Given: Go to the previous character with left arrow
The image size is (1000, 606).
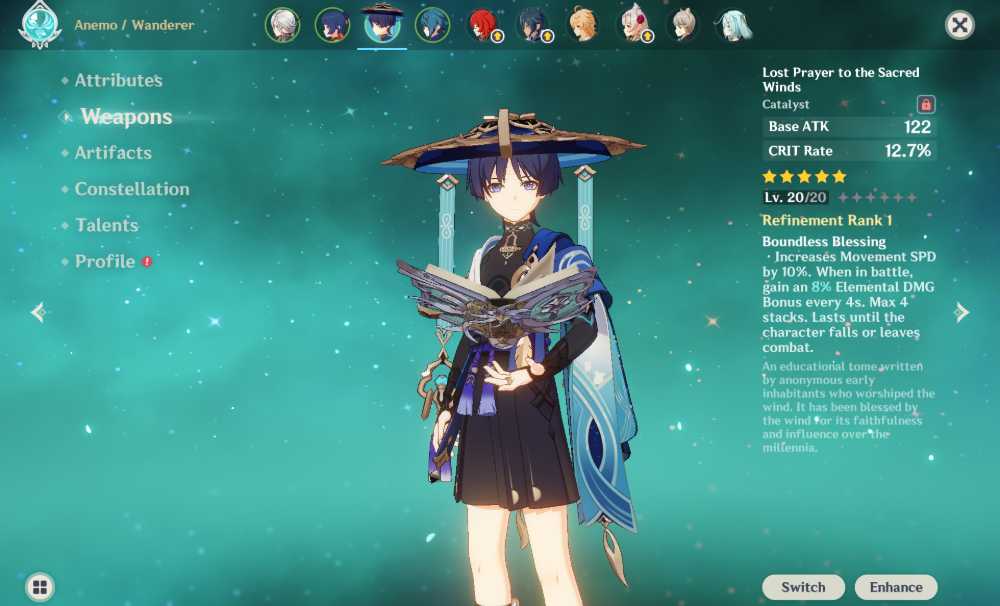Looking at the screenshot, I should tap(38, 312).
